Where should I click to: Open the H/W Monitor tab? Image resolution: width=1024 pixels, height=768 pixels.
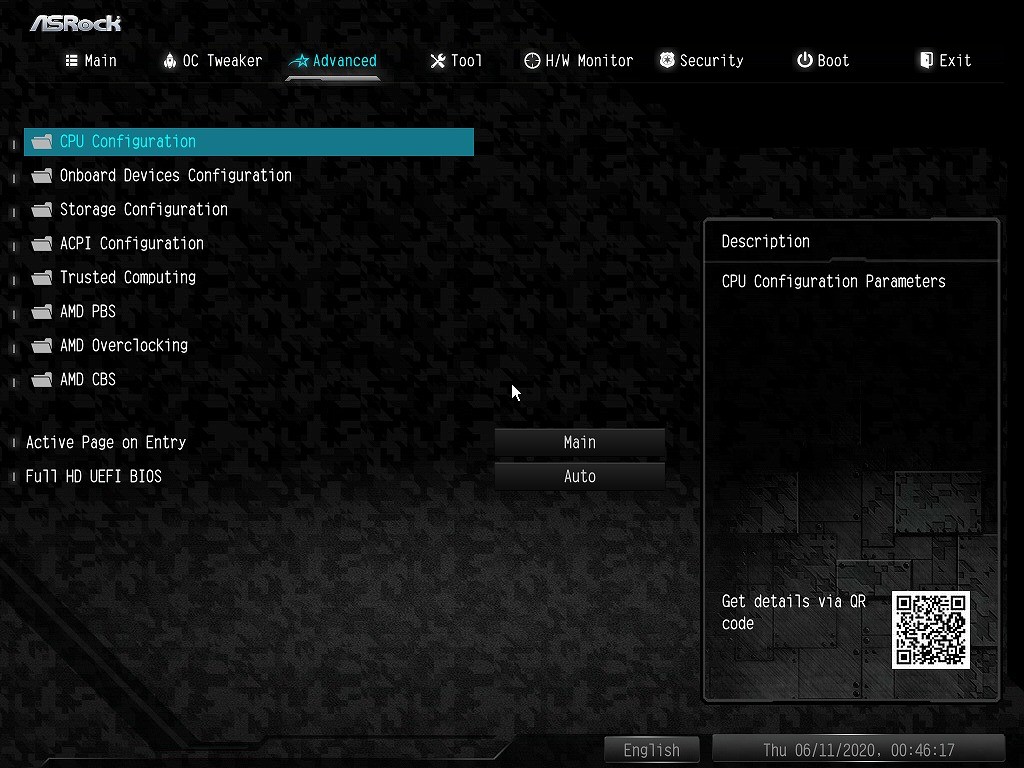[579, 61]
